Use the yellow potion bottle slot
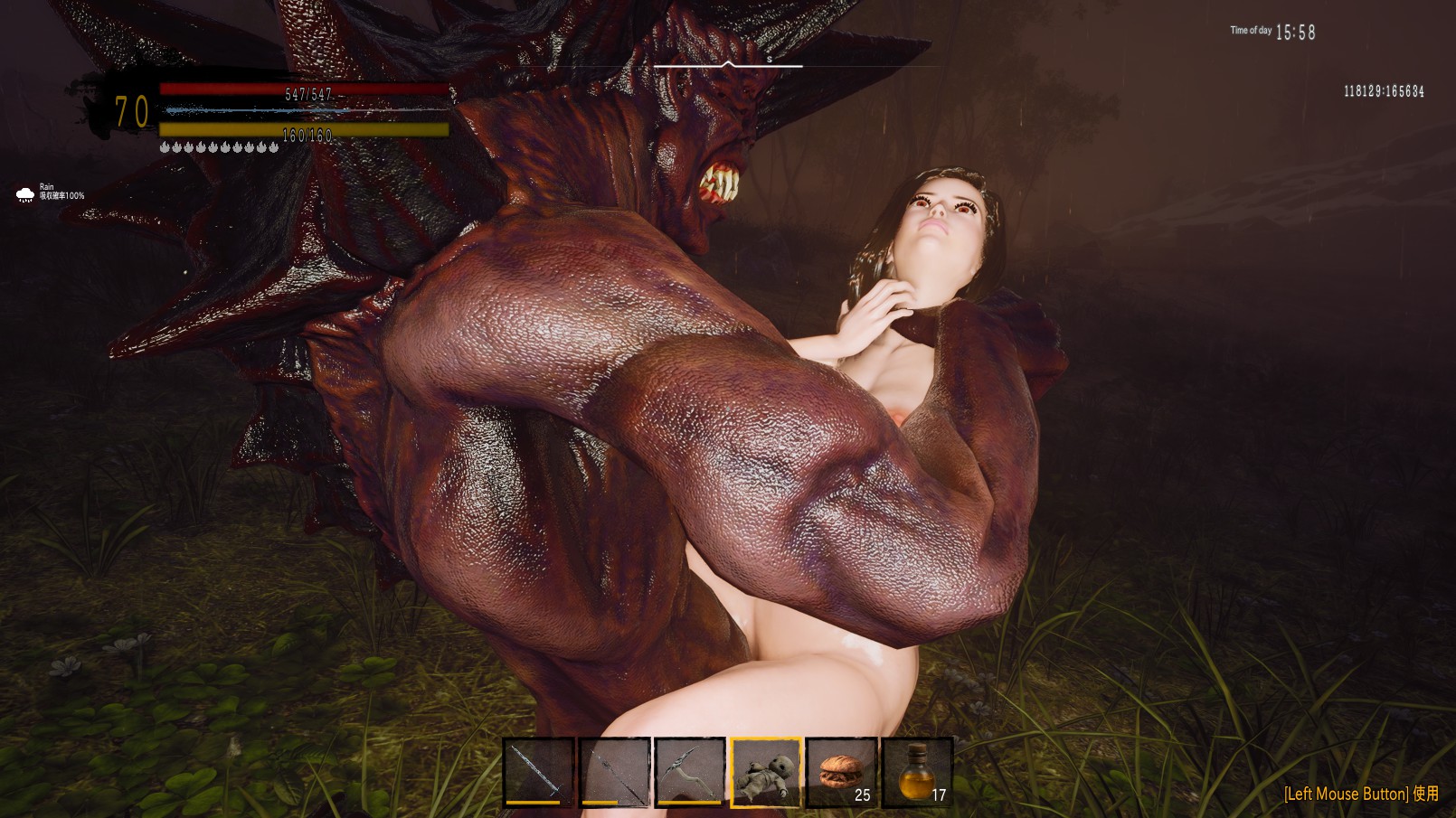The image size is (1456, 818). (x=917, y=771)
